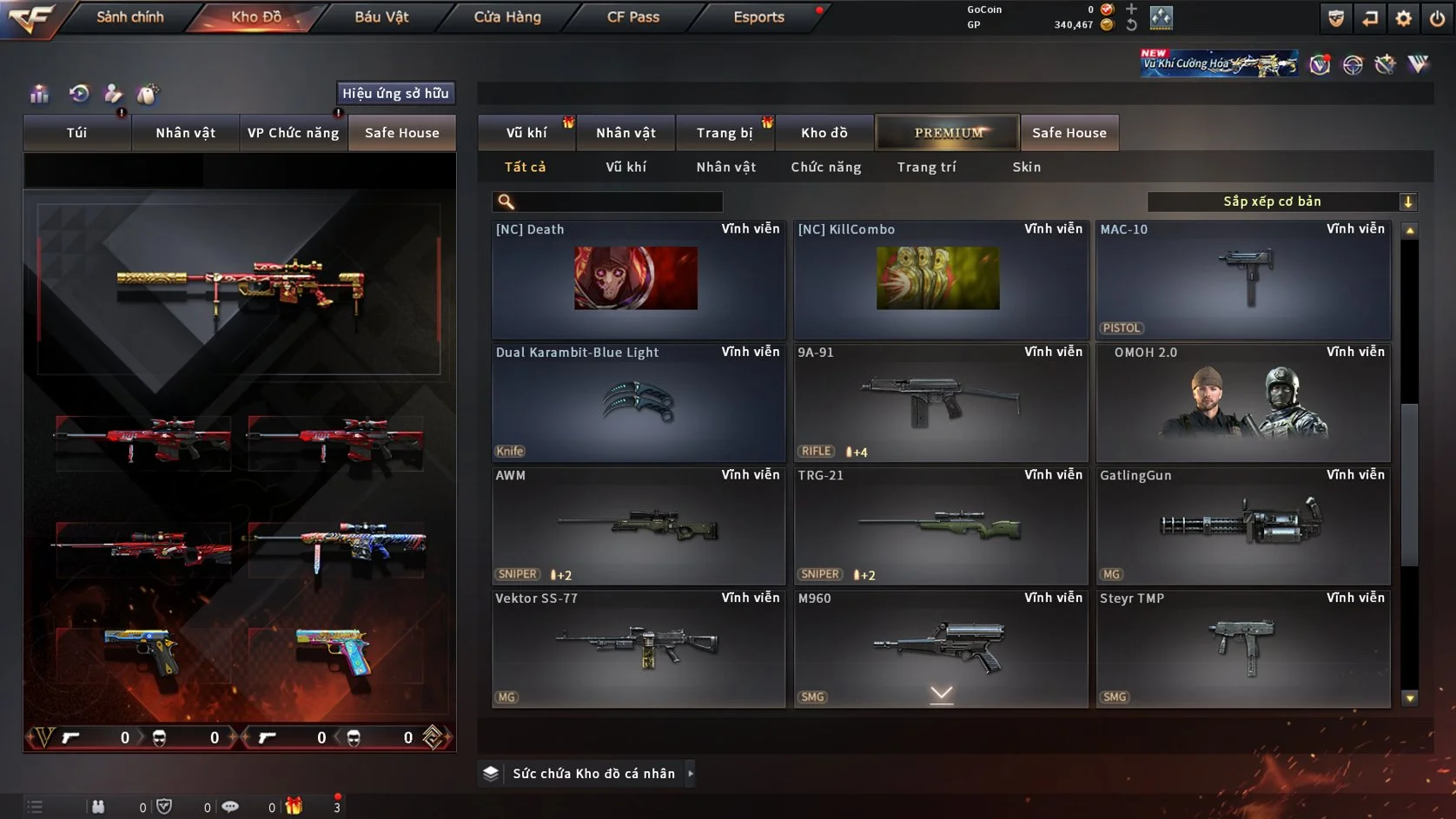Switch to the Vũ khí inventory tab
This screenshot has width=1456, height=819.
pyautogui.click(x=526, y=133)
